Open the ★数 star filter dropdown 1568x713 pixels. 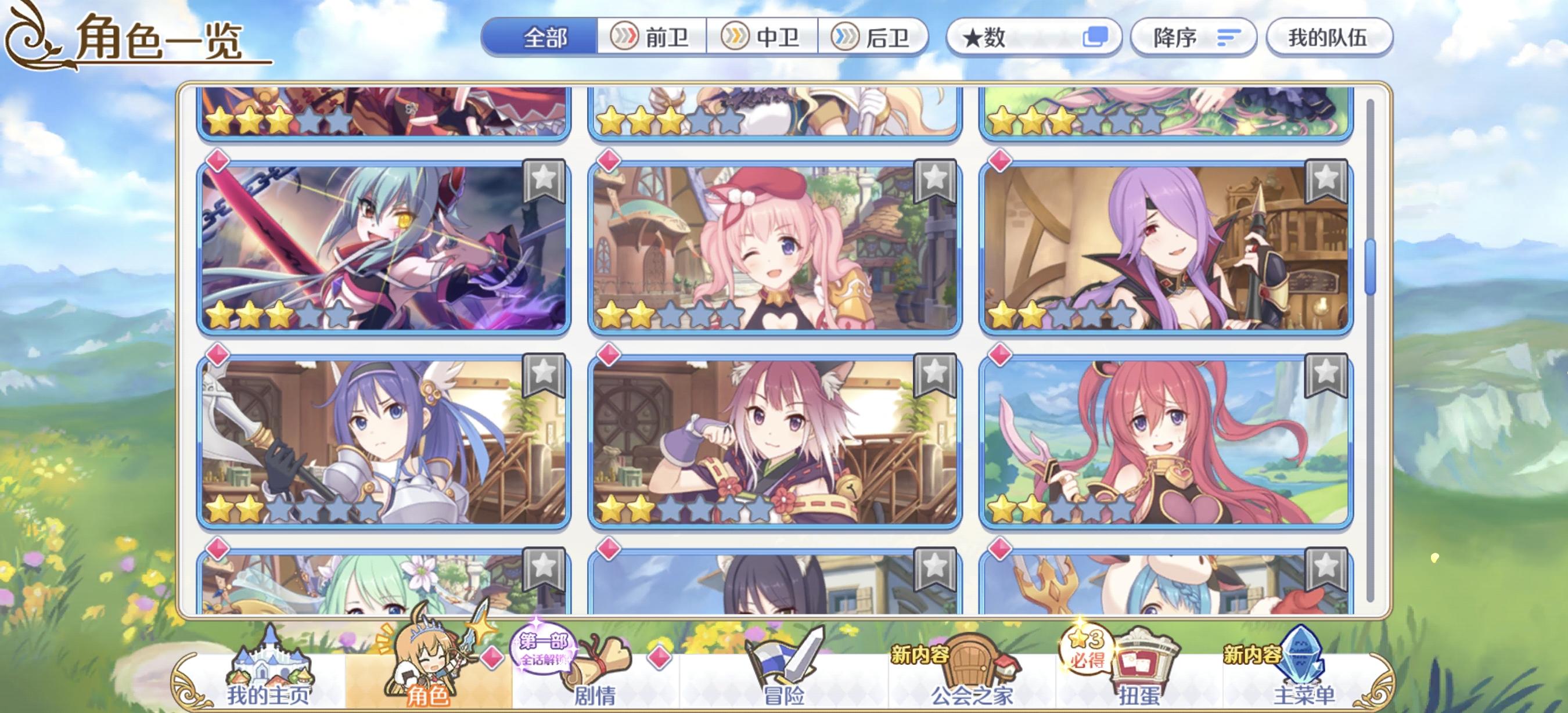(1033, 39)
